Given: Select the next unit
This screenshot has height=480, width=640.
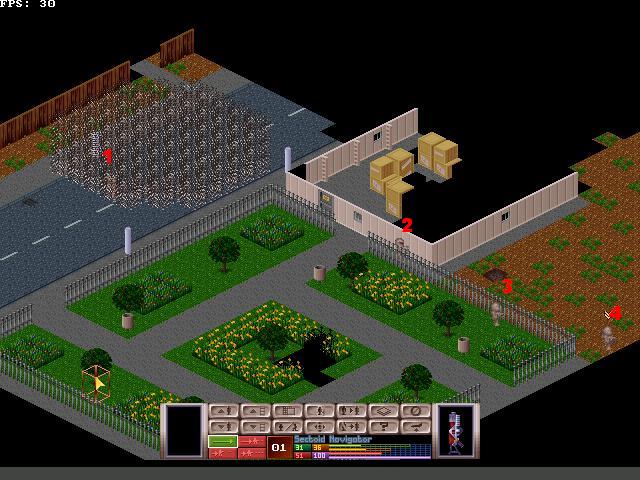Looking at the screenshot, I should pos(351,411).
